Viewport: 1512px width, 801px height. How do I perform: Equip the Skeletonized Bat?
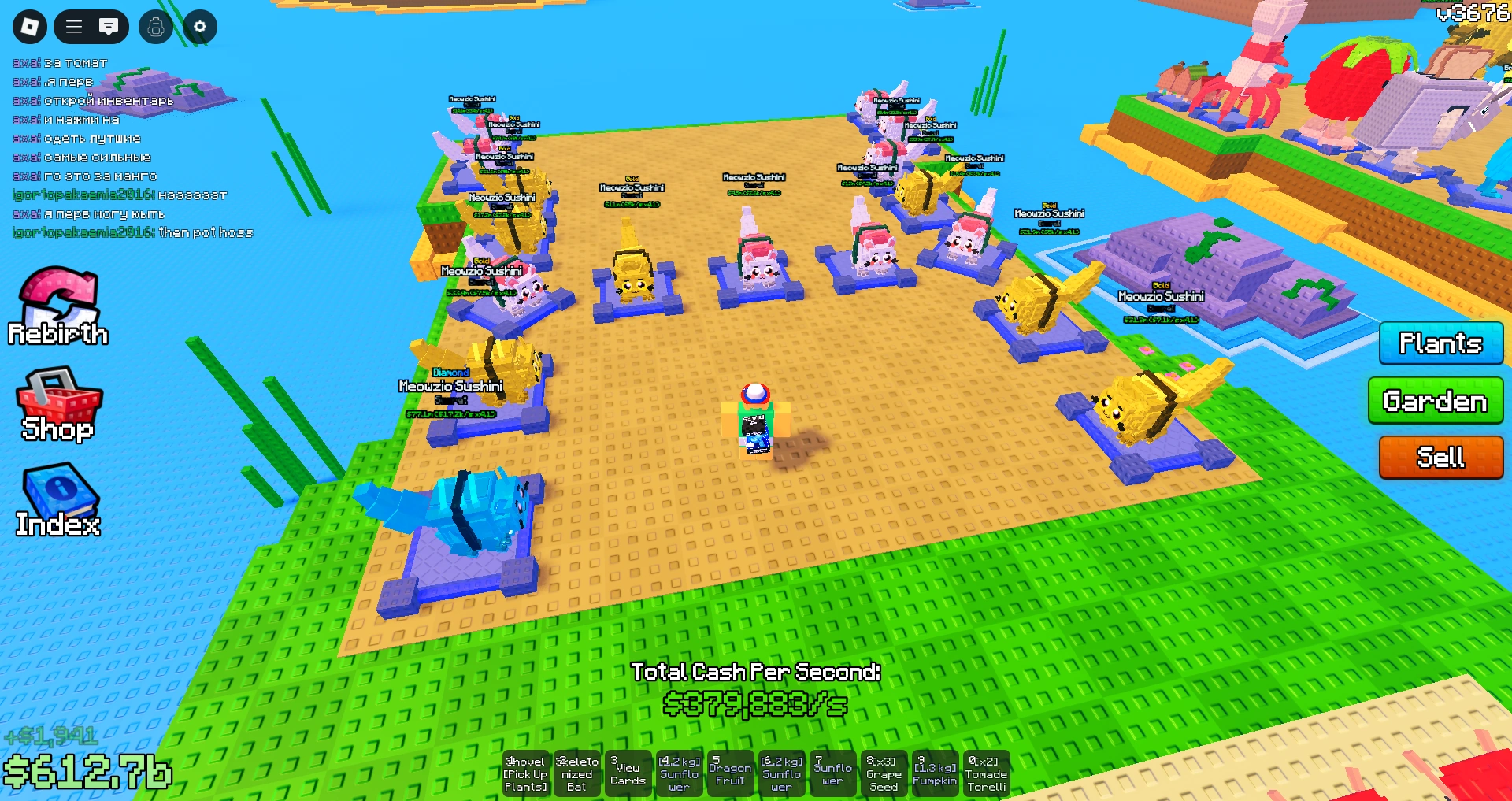[x=579, y=773]
